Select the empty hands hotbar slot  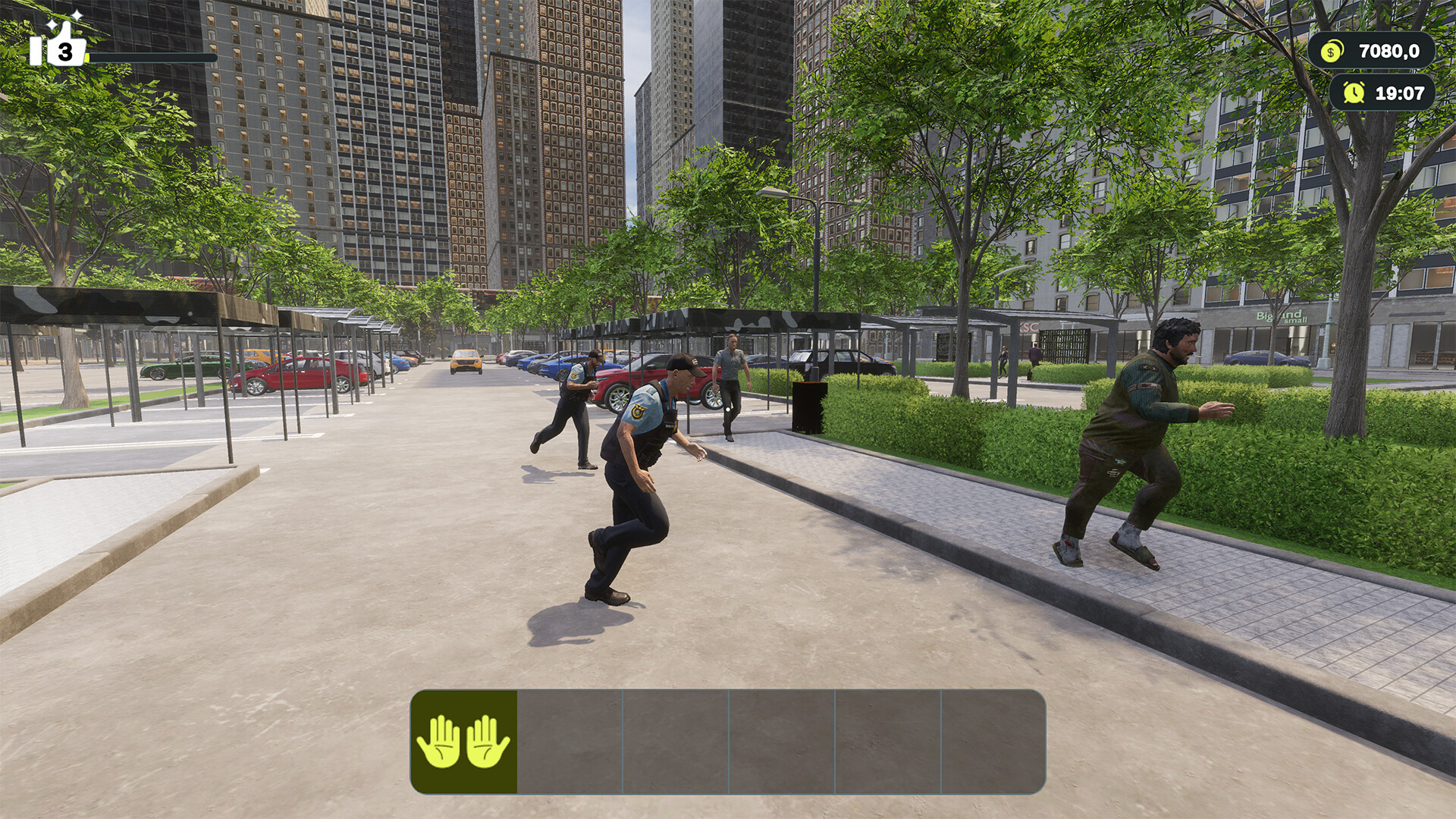(463, 741)
